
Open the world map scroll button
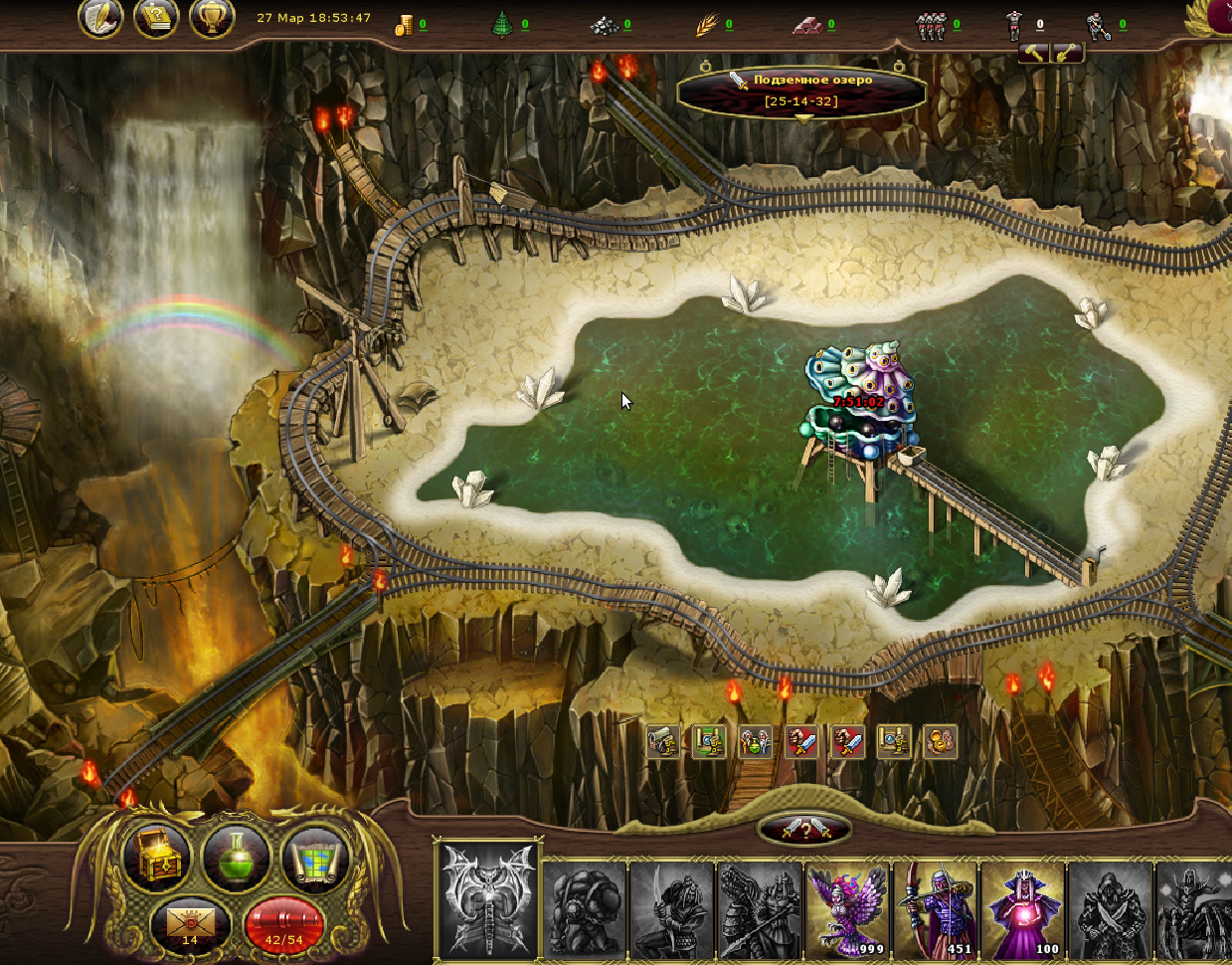tap(315, 859)
